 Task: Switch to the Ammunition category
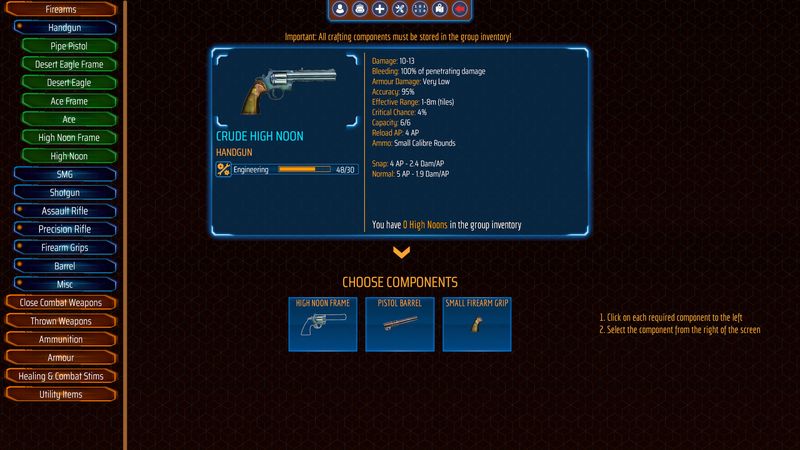click(61, 339)
